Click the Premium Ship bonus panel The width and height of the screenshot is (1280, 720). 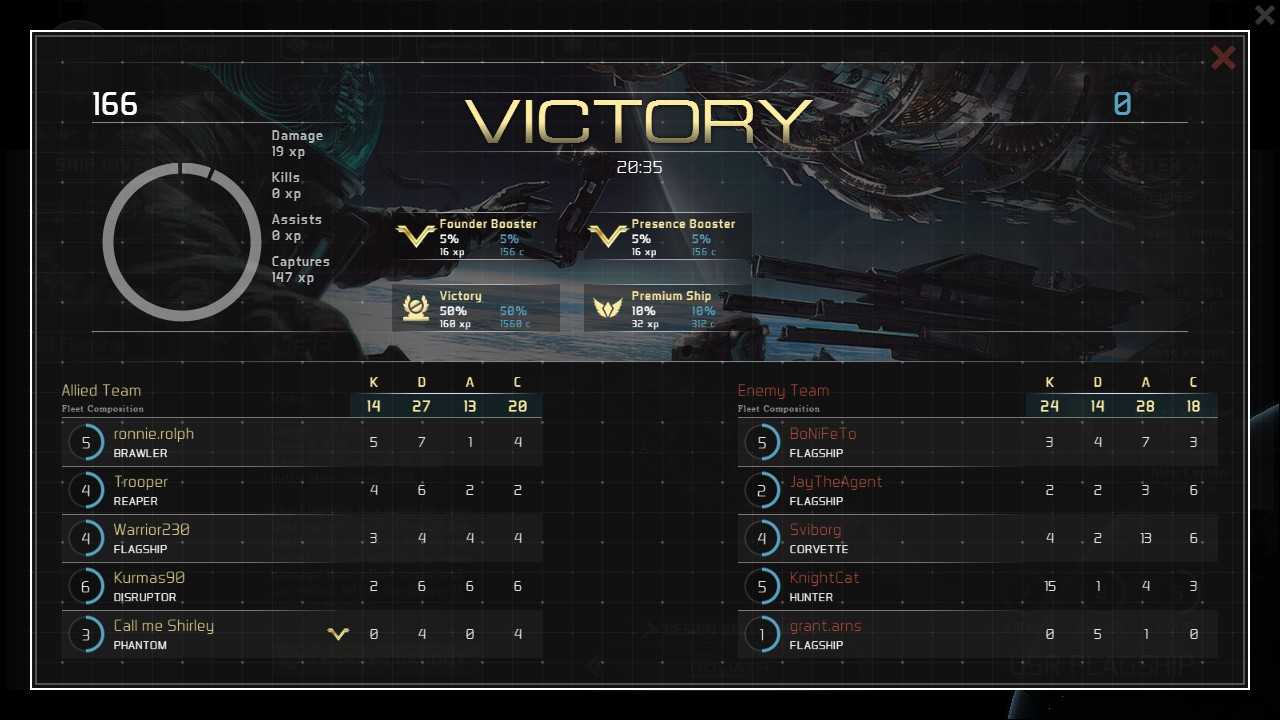667,309
